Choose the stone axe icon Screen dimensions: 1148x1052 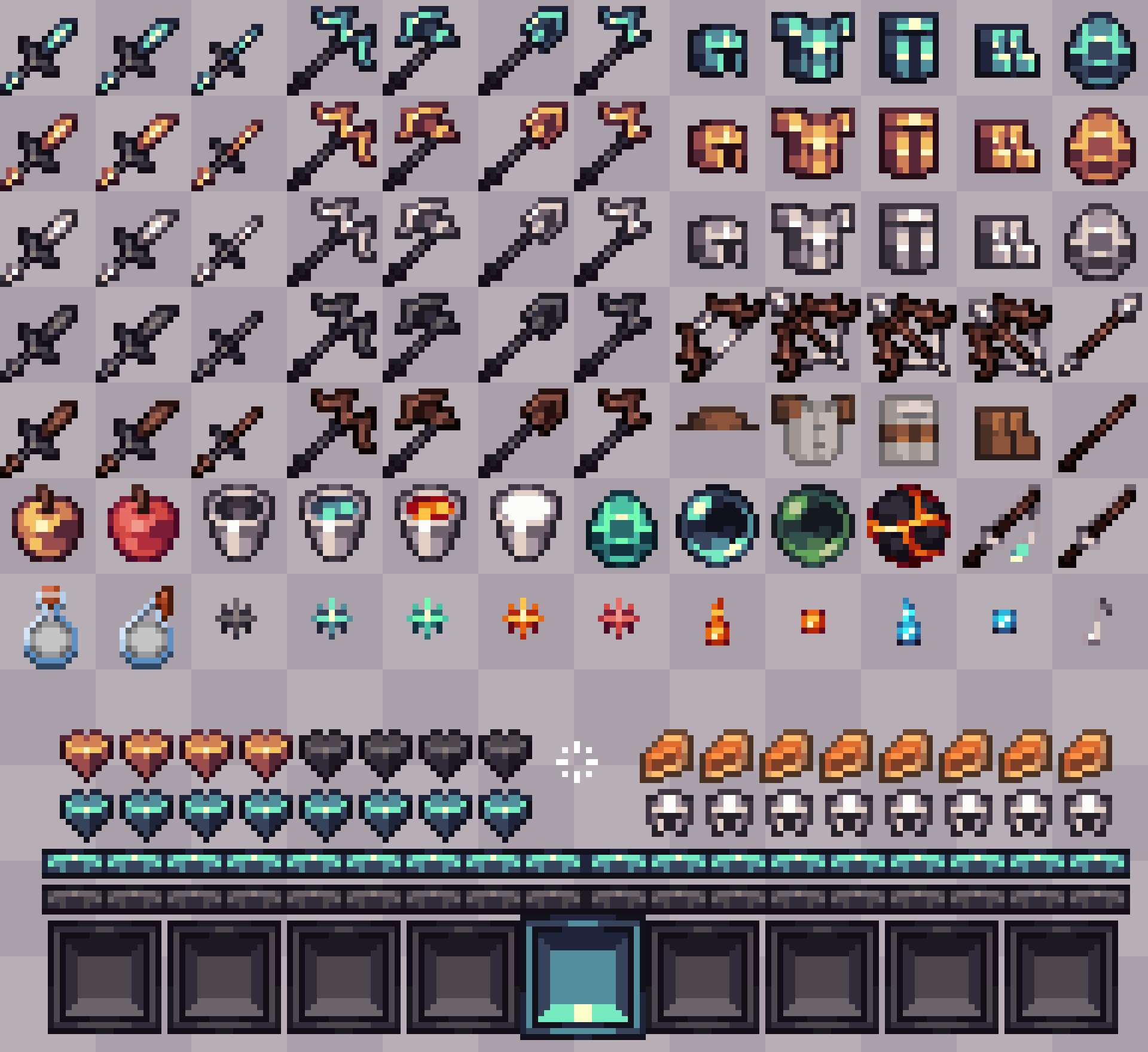click(x=425, y=335)
